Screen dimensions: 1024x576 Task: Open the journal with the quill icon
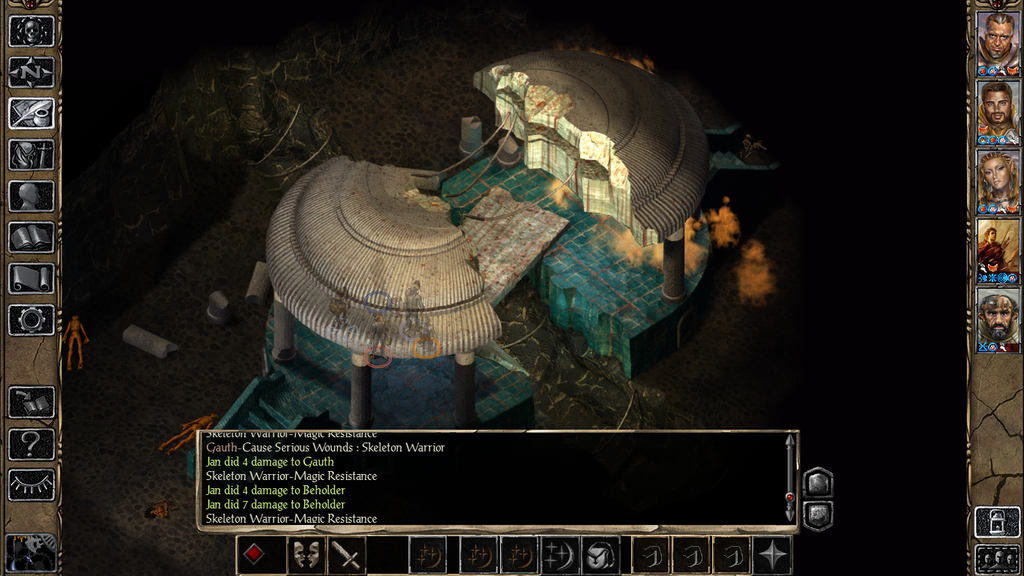click(31, 113)
